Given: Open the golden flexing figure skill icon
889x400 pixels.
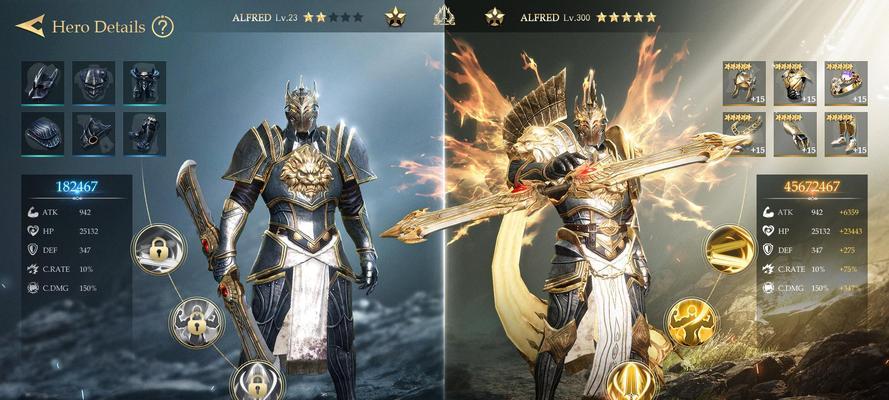Looking at the screenshot, I should point(691,322).
